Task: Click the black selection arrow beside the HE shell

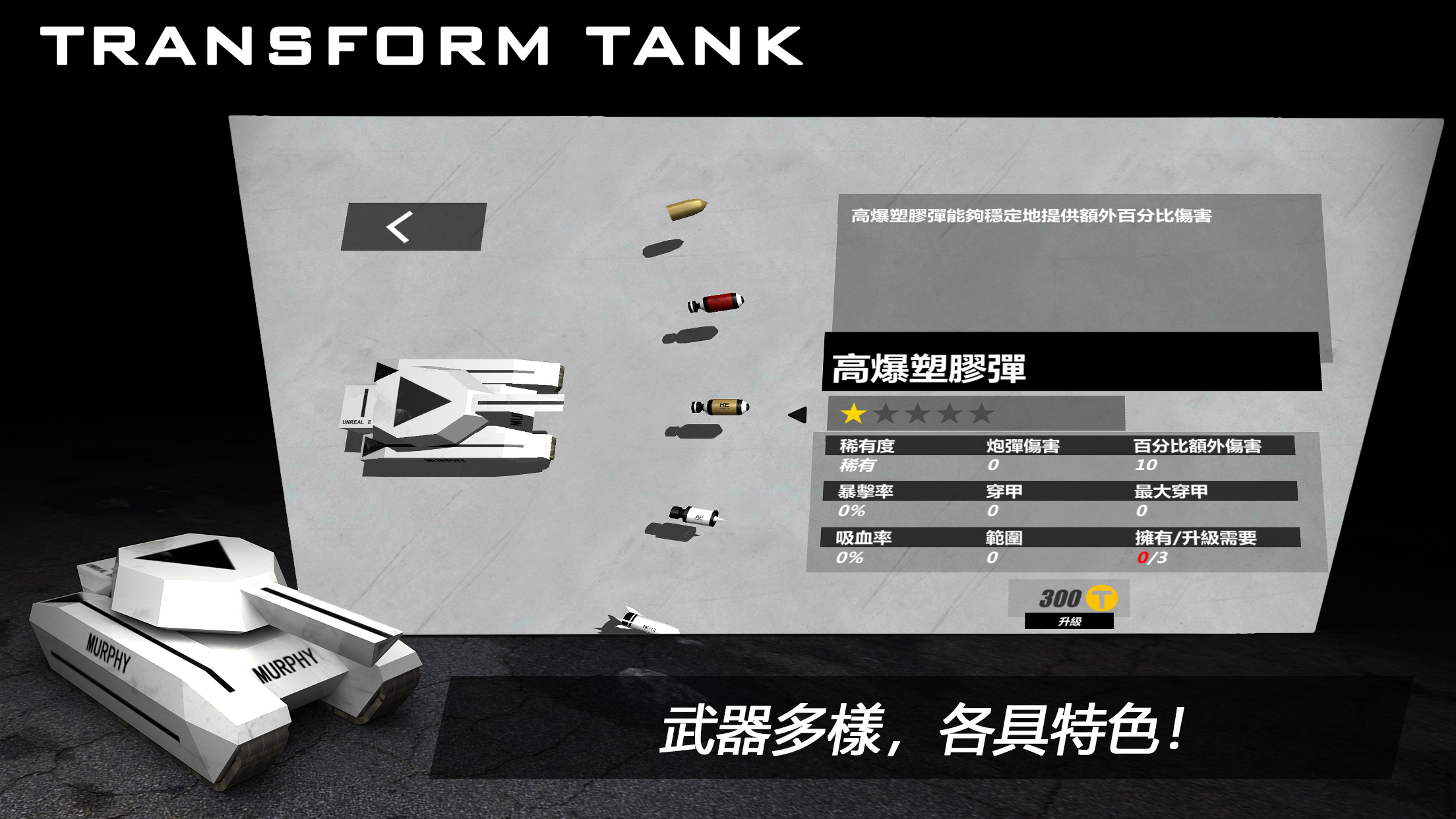Action: (799, 415)
